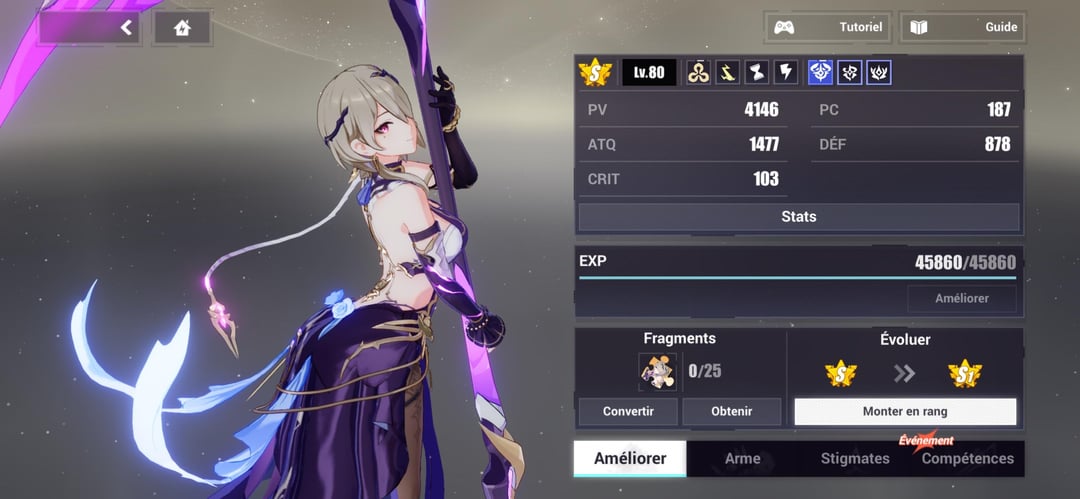Screen dimensions: 1080x499
Task: Click the gold S rank star badge
Action: click(x=596, y=72)
